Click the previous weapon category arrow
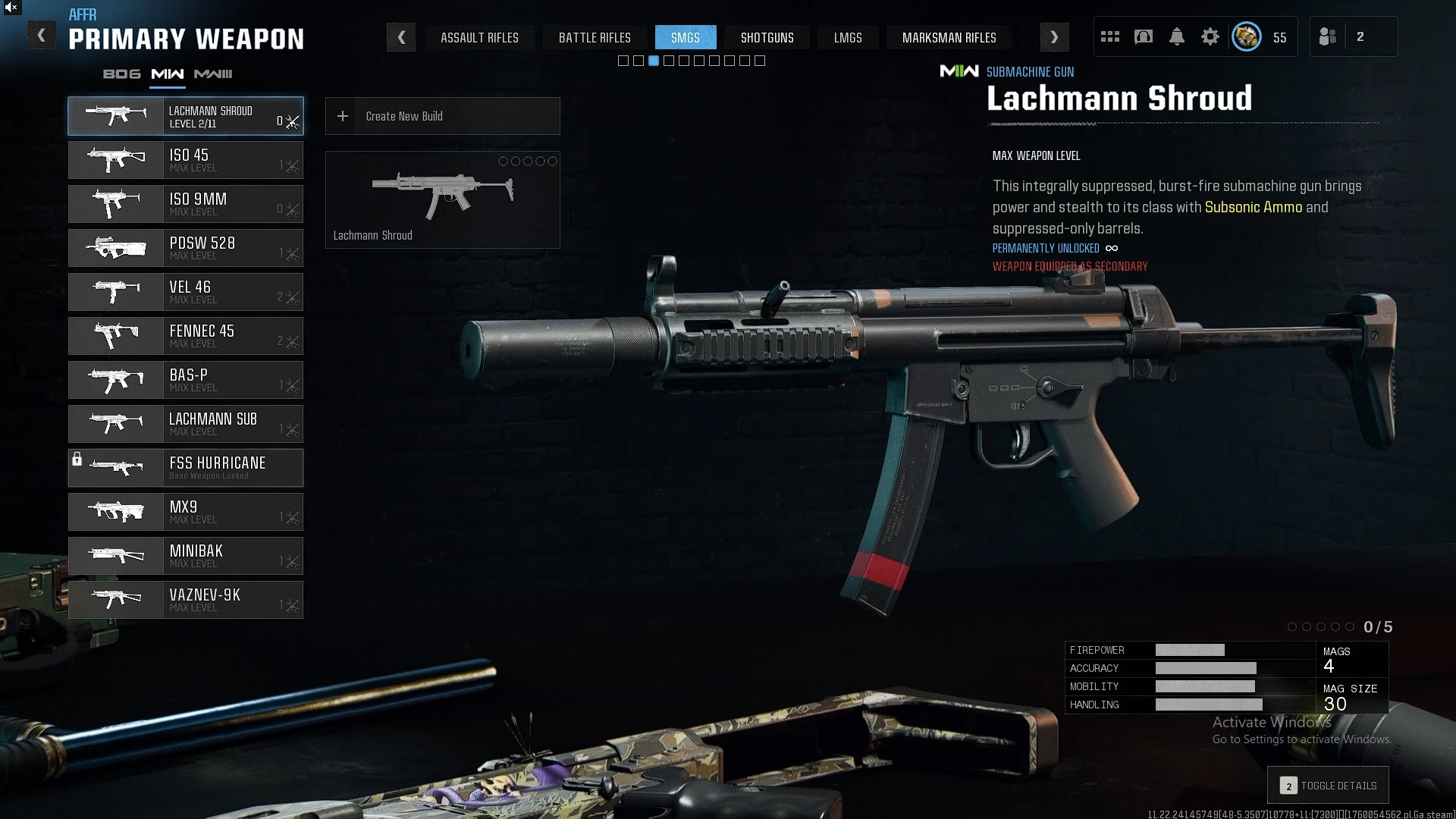Viewport: 1456px width, 819px height. pyautogui.click(x=401, y=37)
